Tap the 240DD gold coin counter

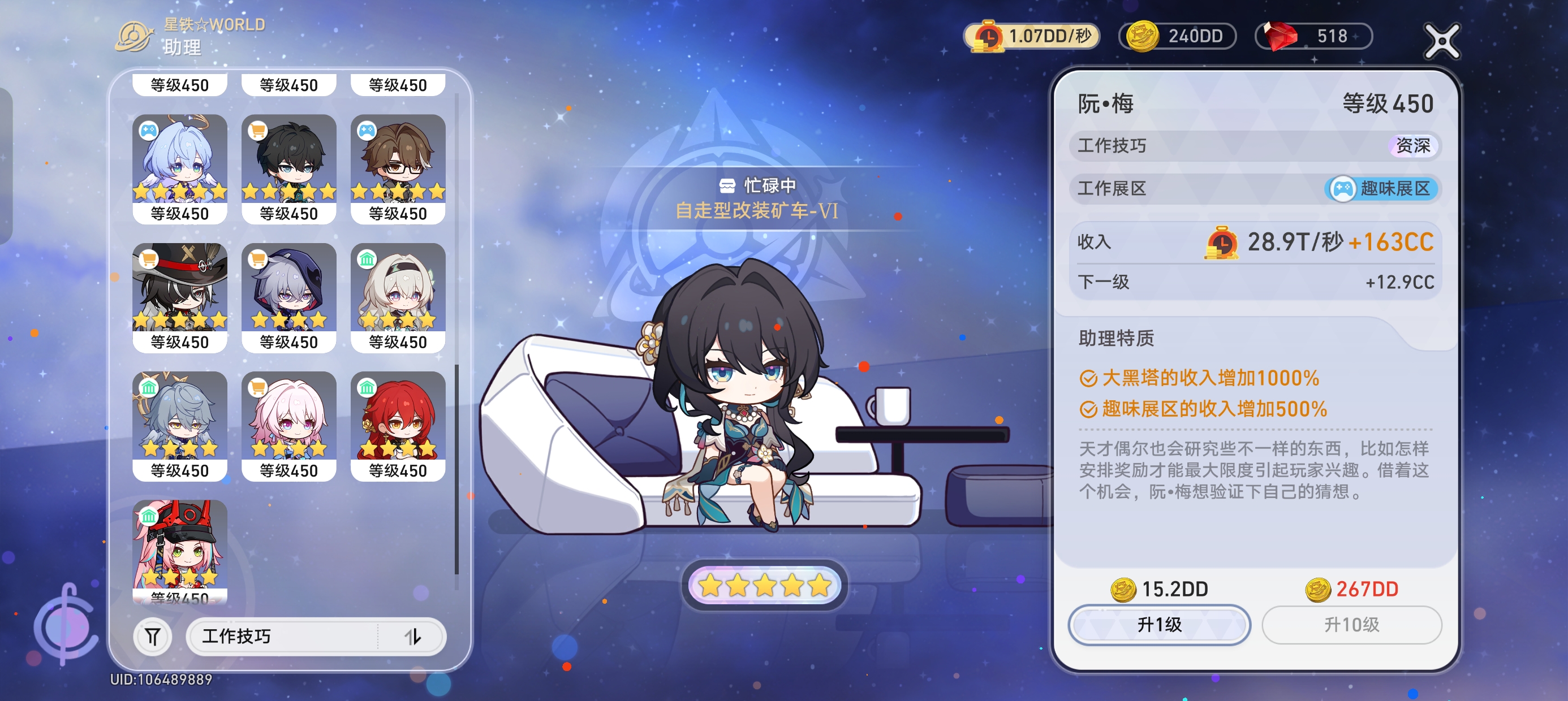pos(1177,36)
